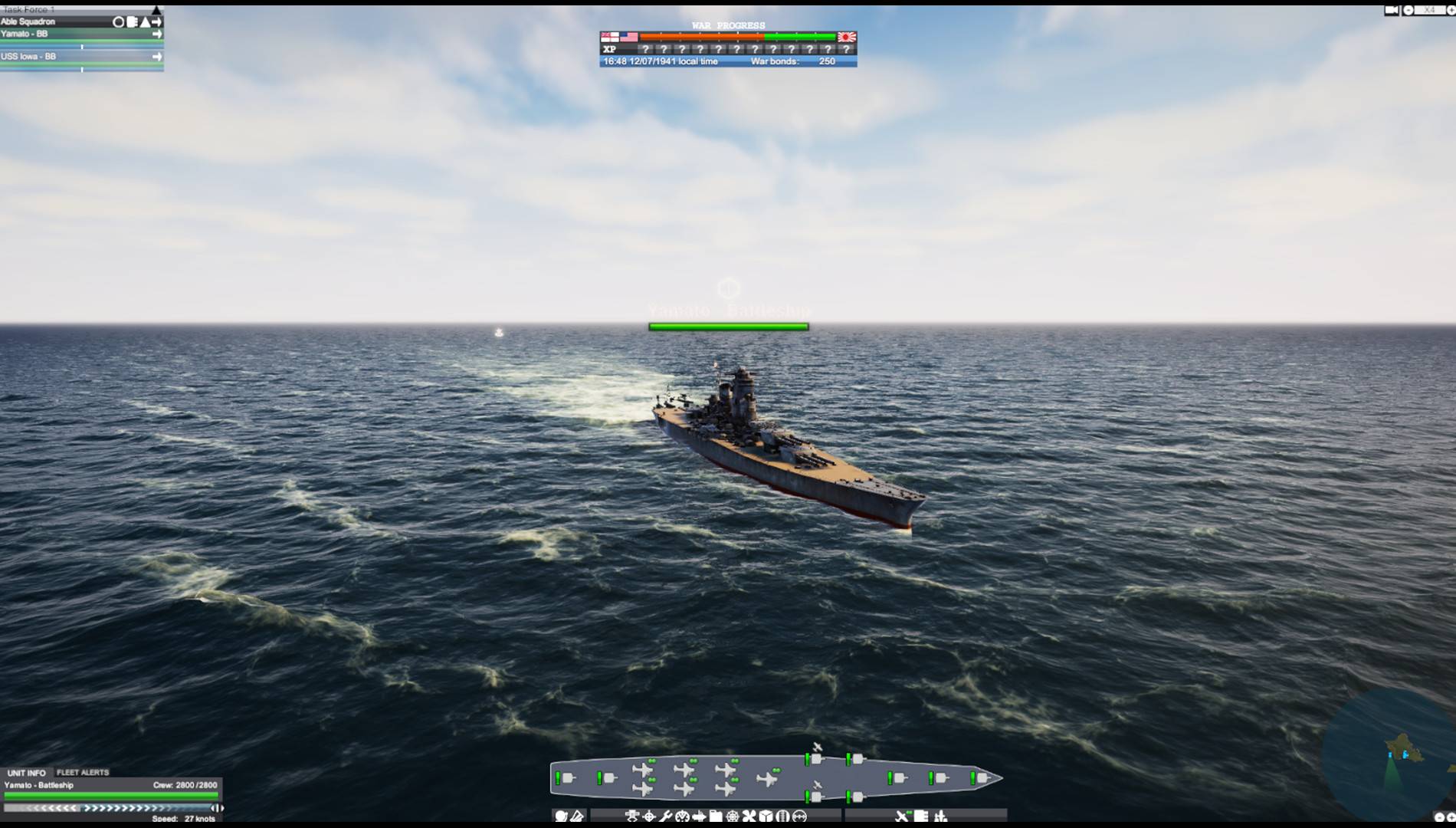Image resolution: width=1456 pixels, height=828 pixels.
Task: Open the clipboard orders icon
Action: click(716, 816)
